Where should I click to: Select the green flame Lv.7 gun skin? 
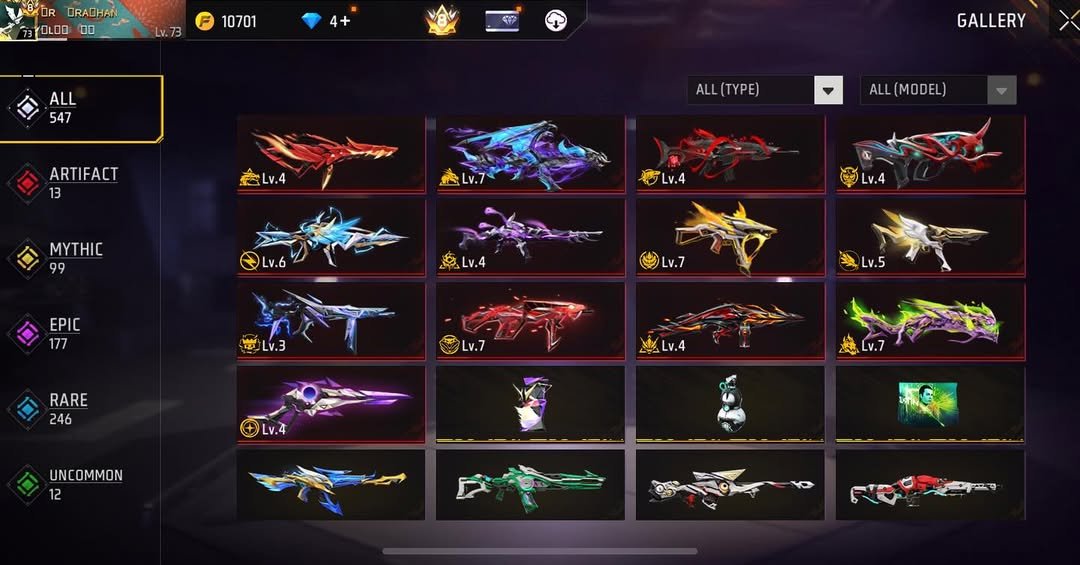[930, 321]
